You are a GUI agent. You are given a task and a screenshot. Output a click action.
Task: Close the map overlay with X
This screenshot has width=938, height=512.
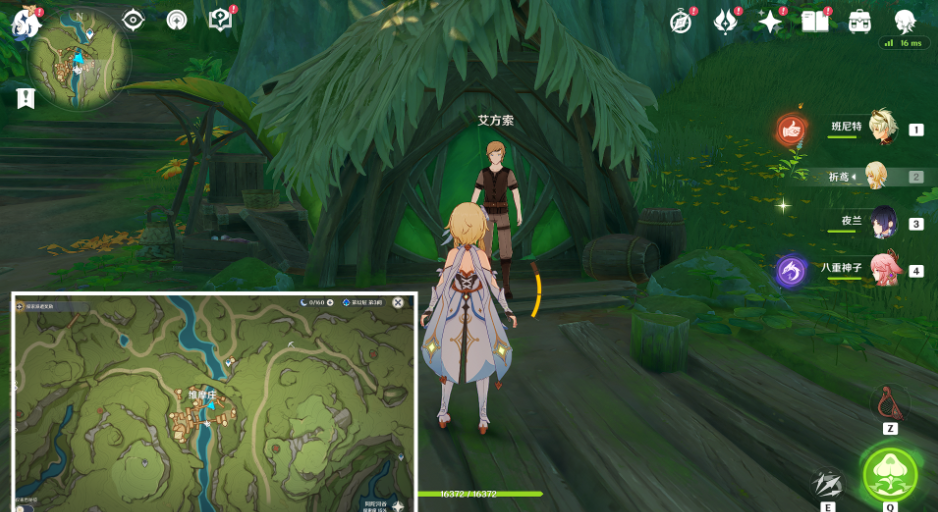point(398,302)
